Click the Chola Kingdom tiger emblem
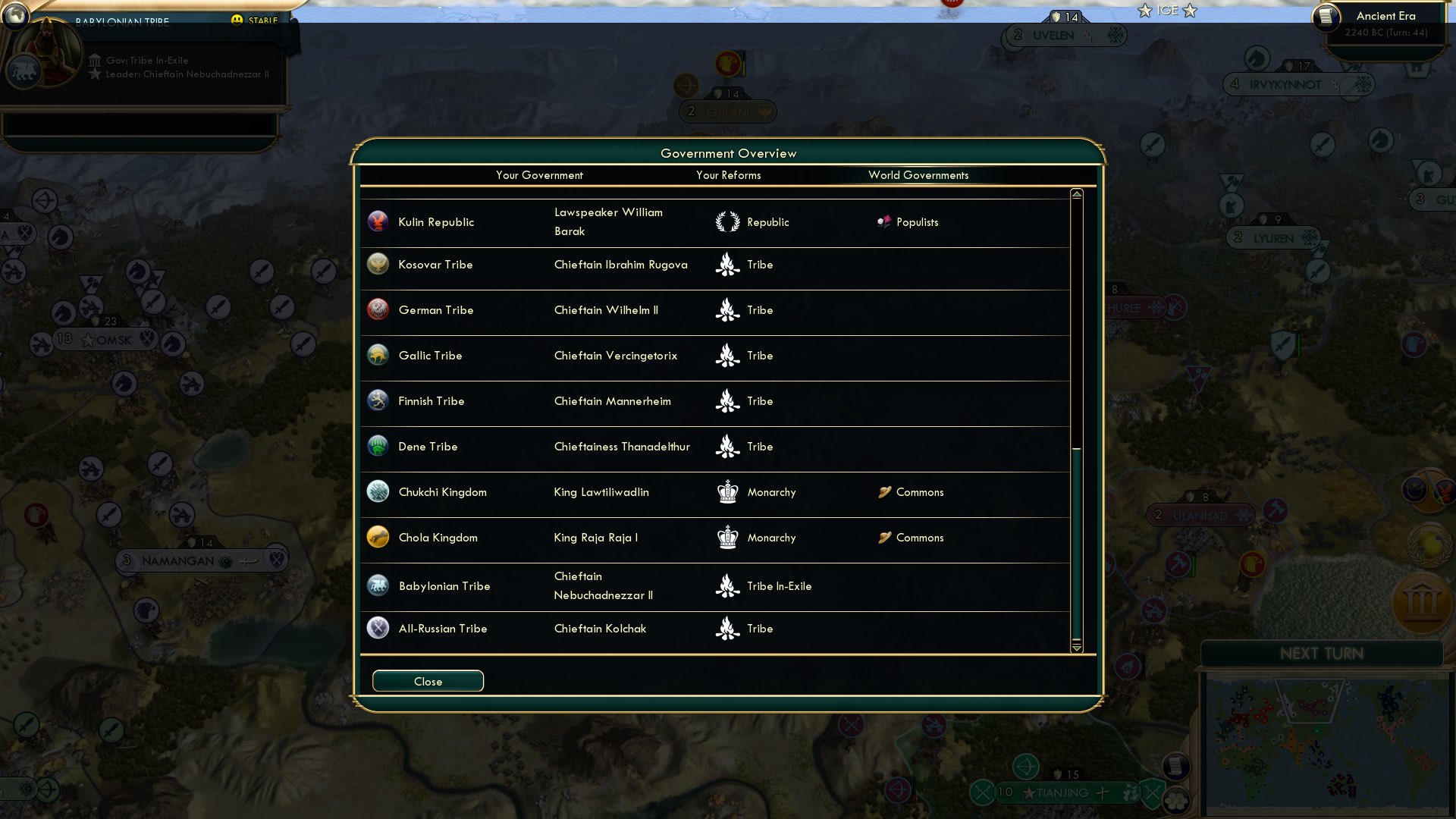This screenshot has height=819, width=1456. [377, 537]
